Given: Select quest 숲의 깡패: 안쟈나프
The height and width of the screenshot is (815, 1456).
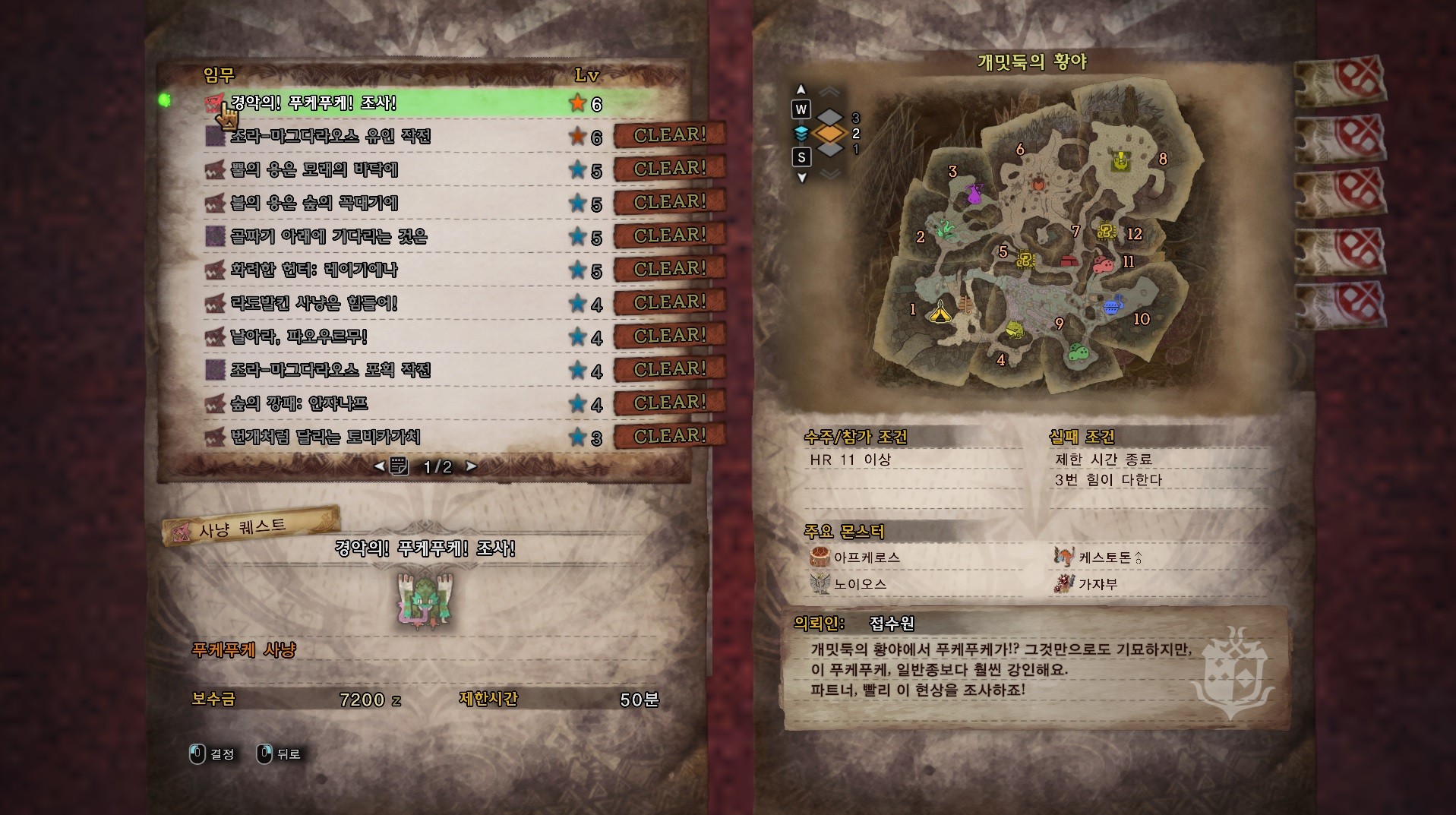Looking at the screenshot, I should (x=299, y=403).
